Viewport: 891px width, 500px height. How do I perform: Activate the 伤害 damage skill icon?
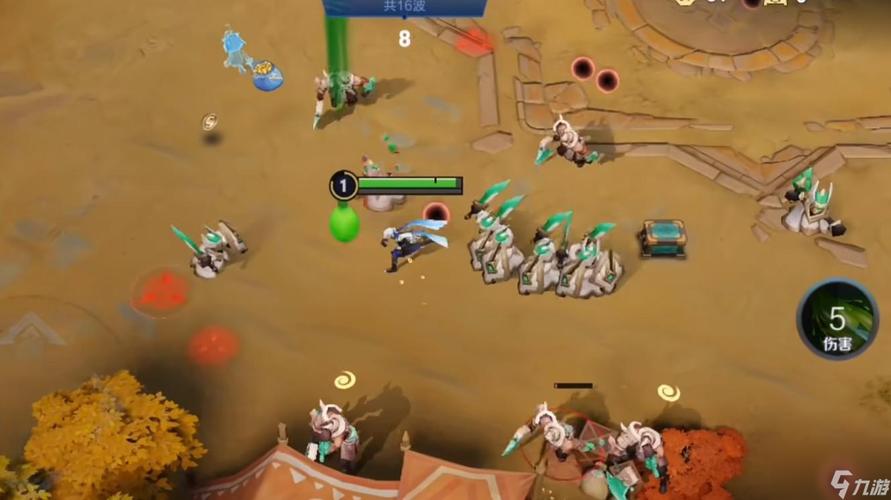[x=839, y=320]
